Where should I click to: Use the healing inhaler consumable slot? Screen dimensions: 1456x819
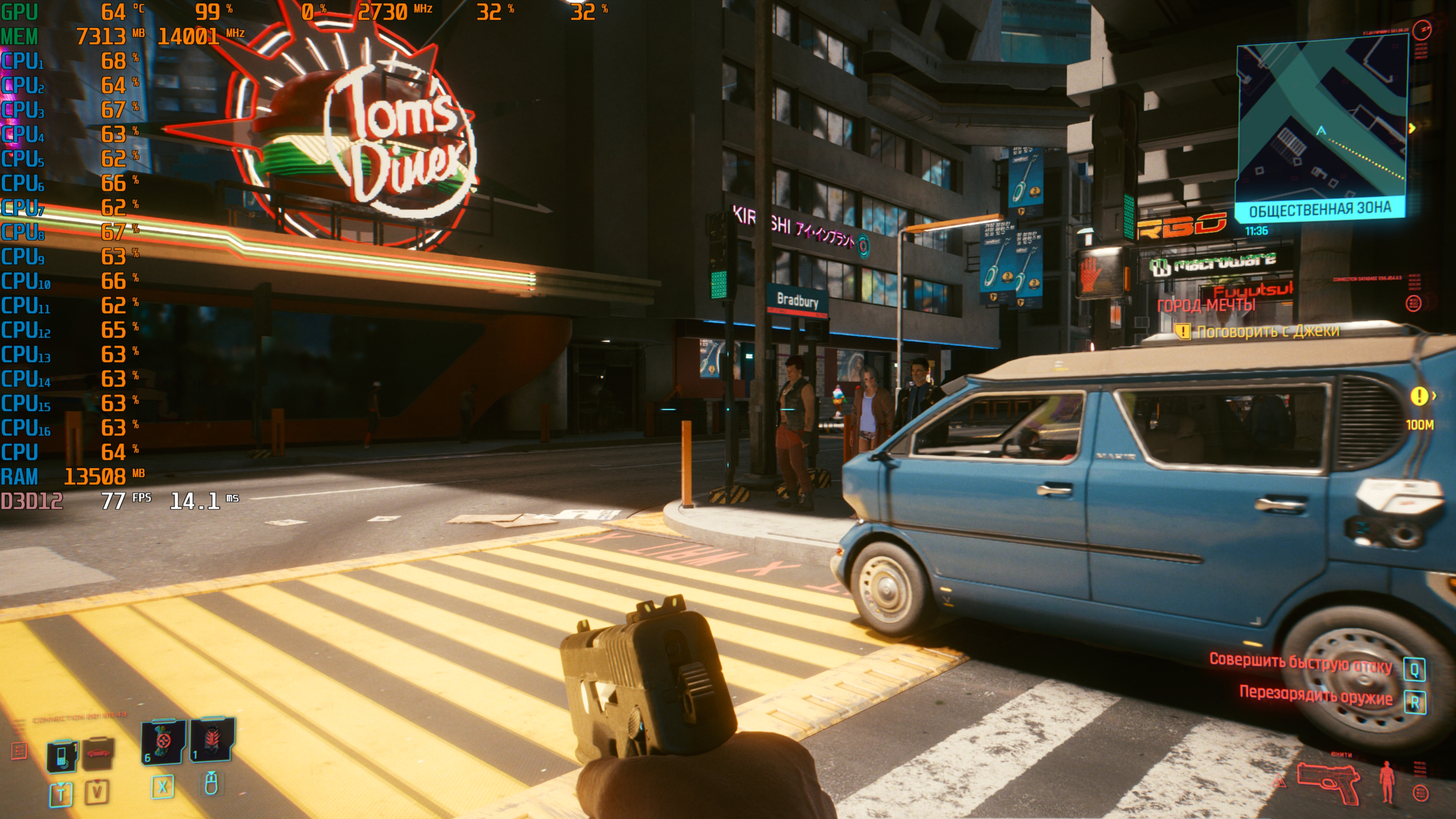pyautogui.click(x=163, y=741)
